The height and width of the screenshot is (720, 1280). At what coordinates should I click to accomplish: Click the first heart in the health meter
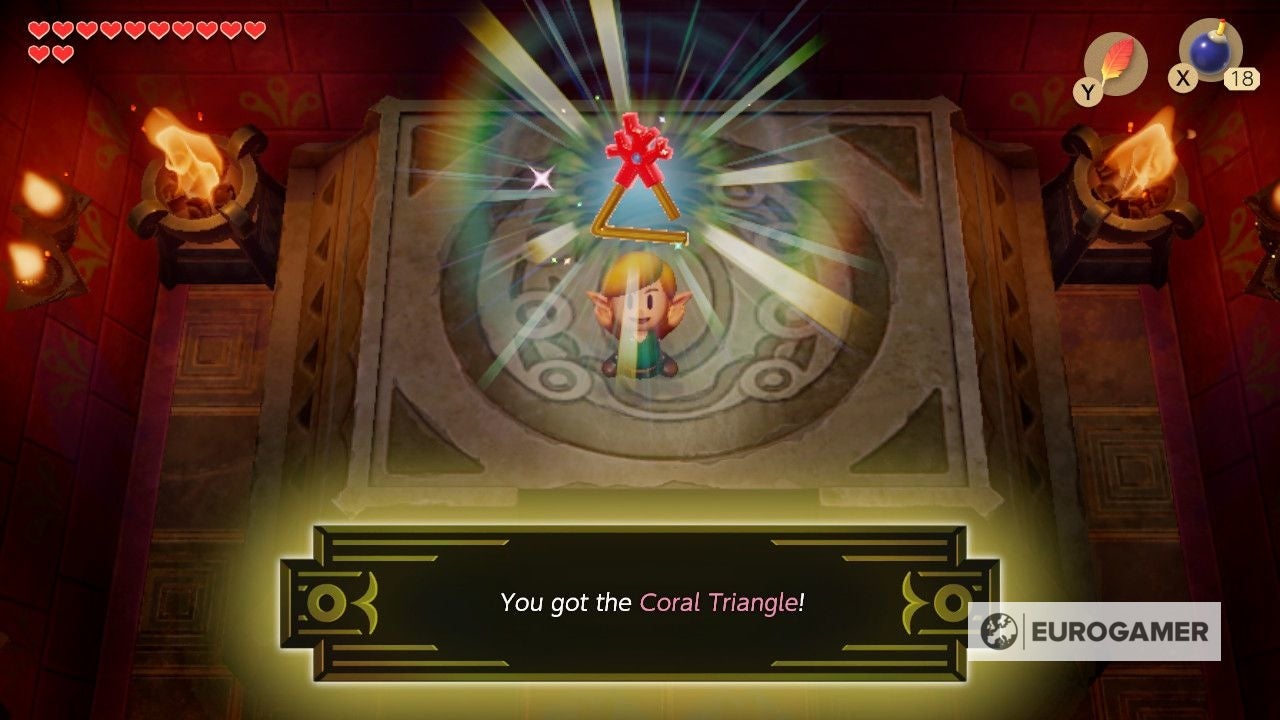(x=39, y=31)
